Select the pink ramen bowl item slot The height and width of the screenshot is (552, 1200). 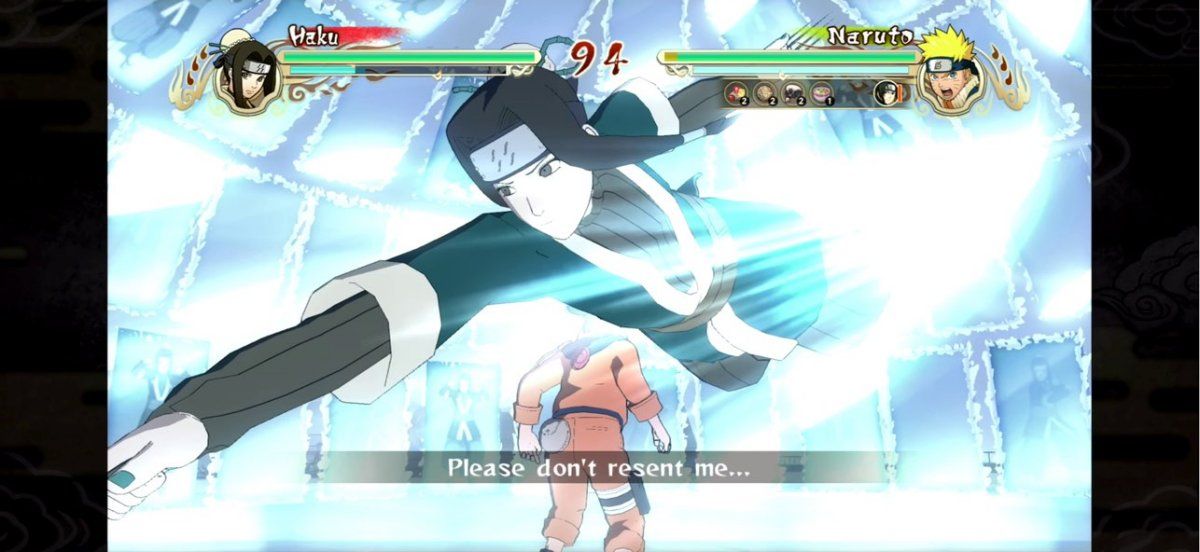pos(821,93)
